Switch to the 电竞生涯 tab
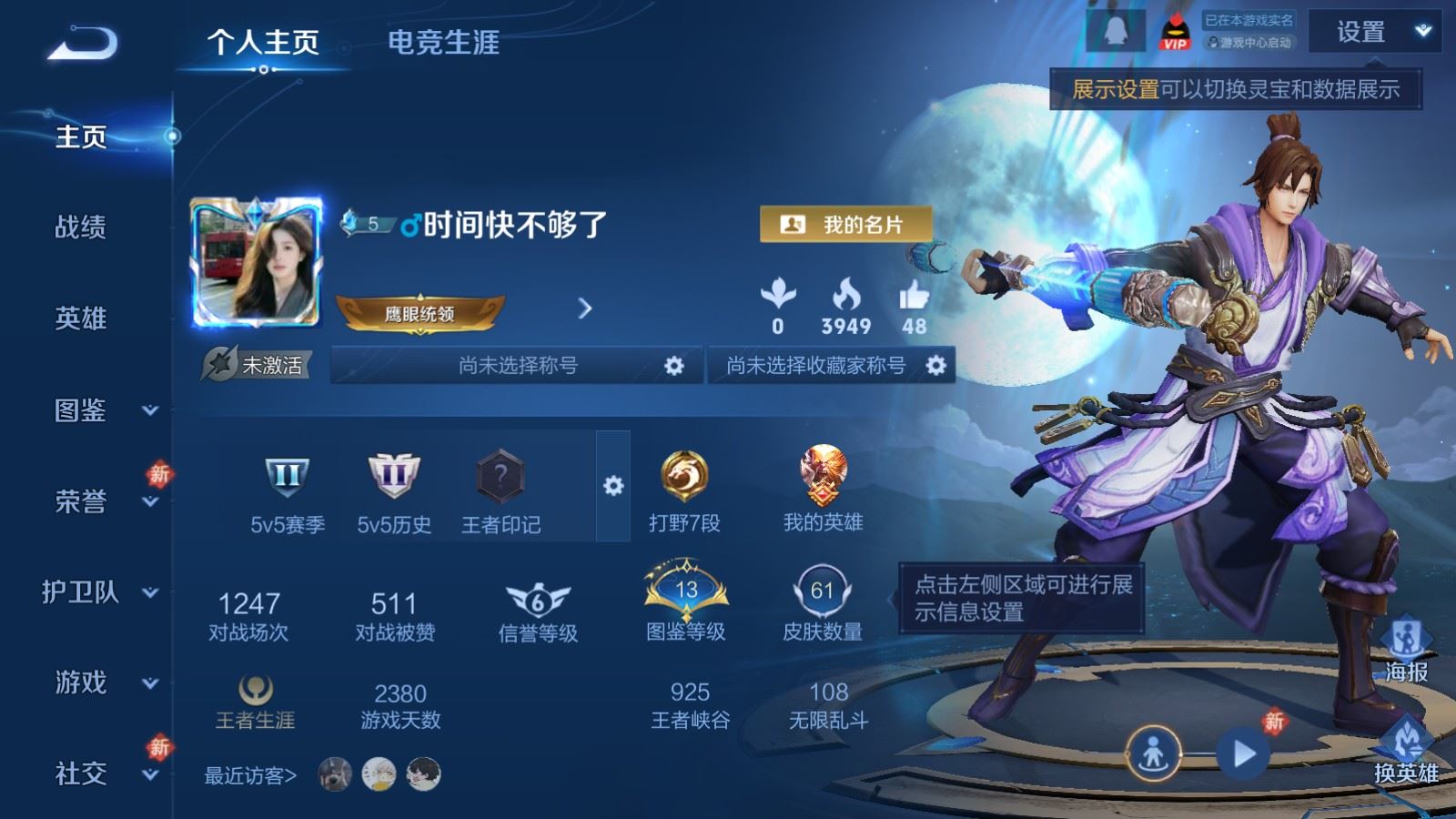Viewport: 1456px width, 819px height. pyautogui.click(x=445, y=44)
